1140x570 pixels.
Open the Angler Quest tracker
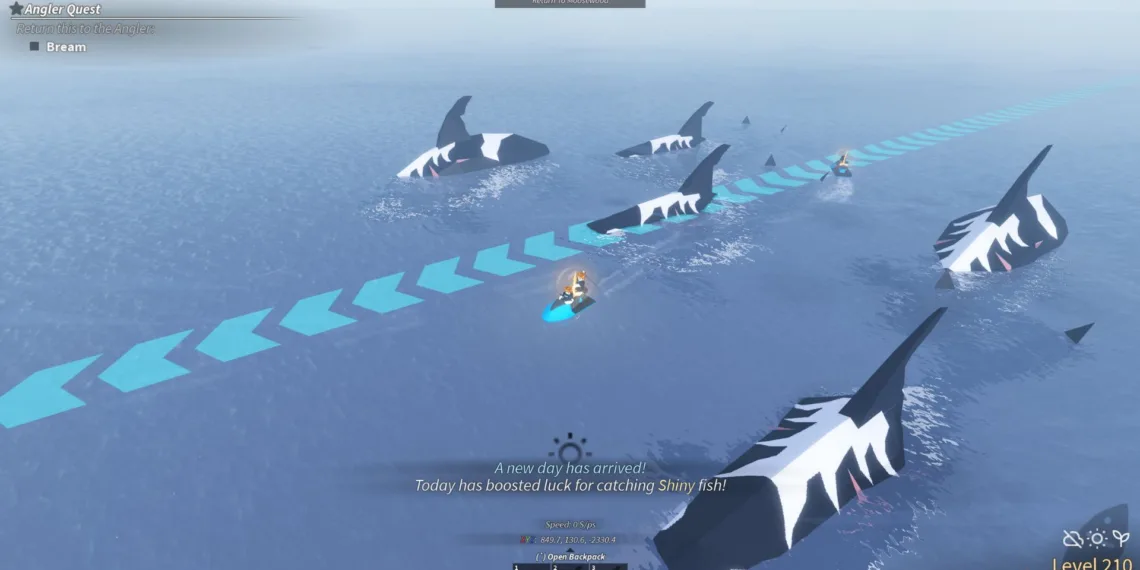pyautogui.click(x=62, y=10)
